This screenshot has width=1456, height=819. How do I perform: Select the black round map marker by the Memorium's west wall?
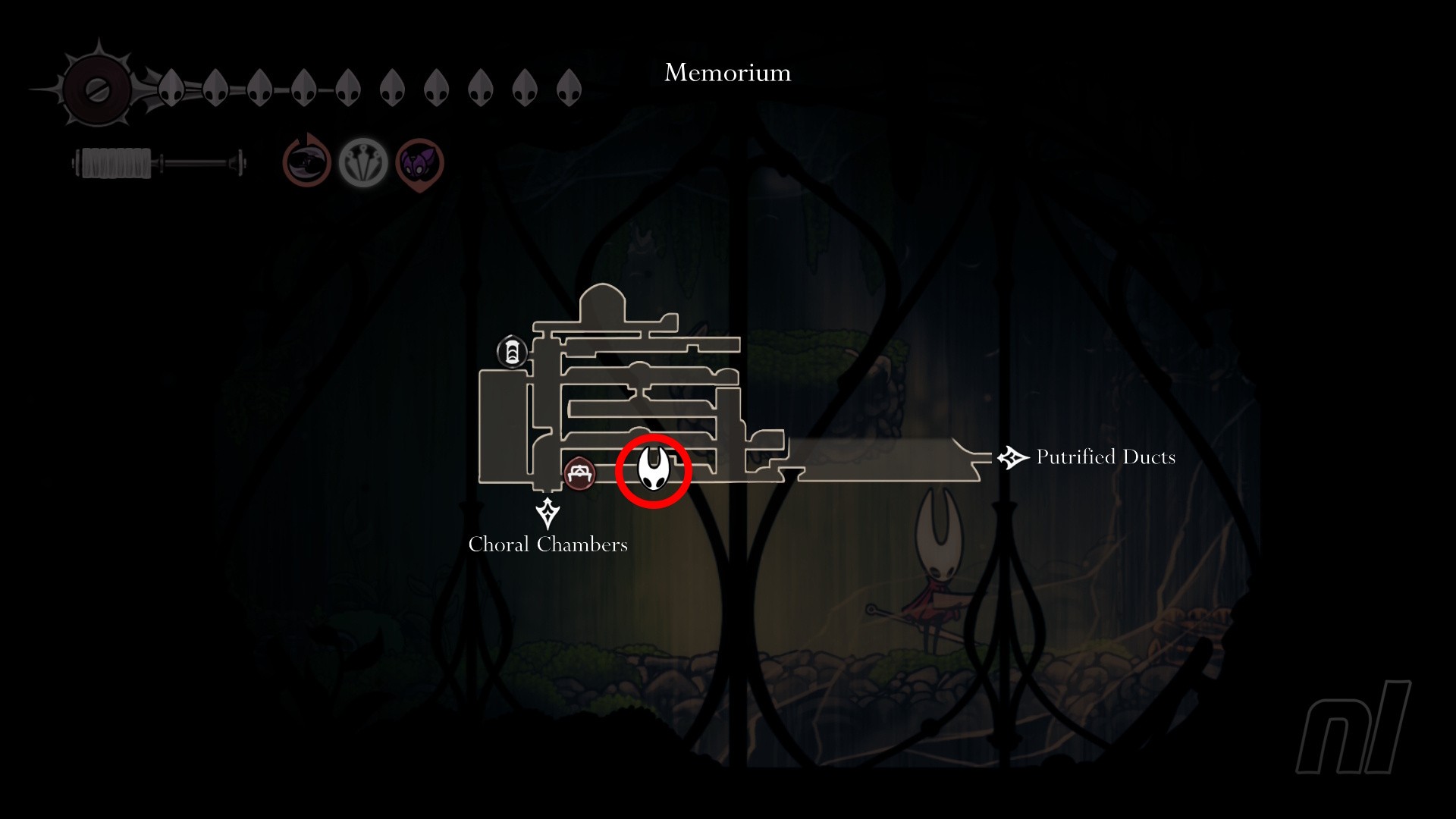tap(512, 352)
